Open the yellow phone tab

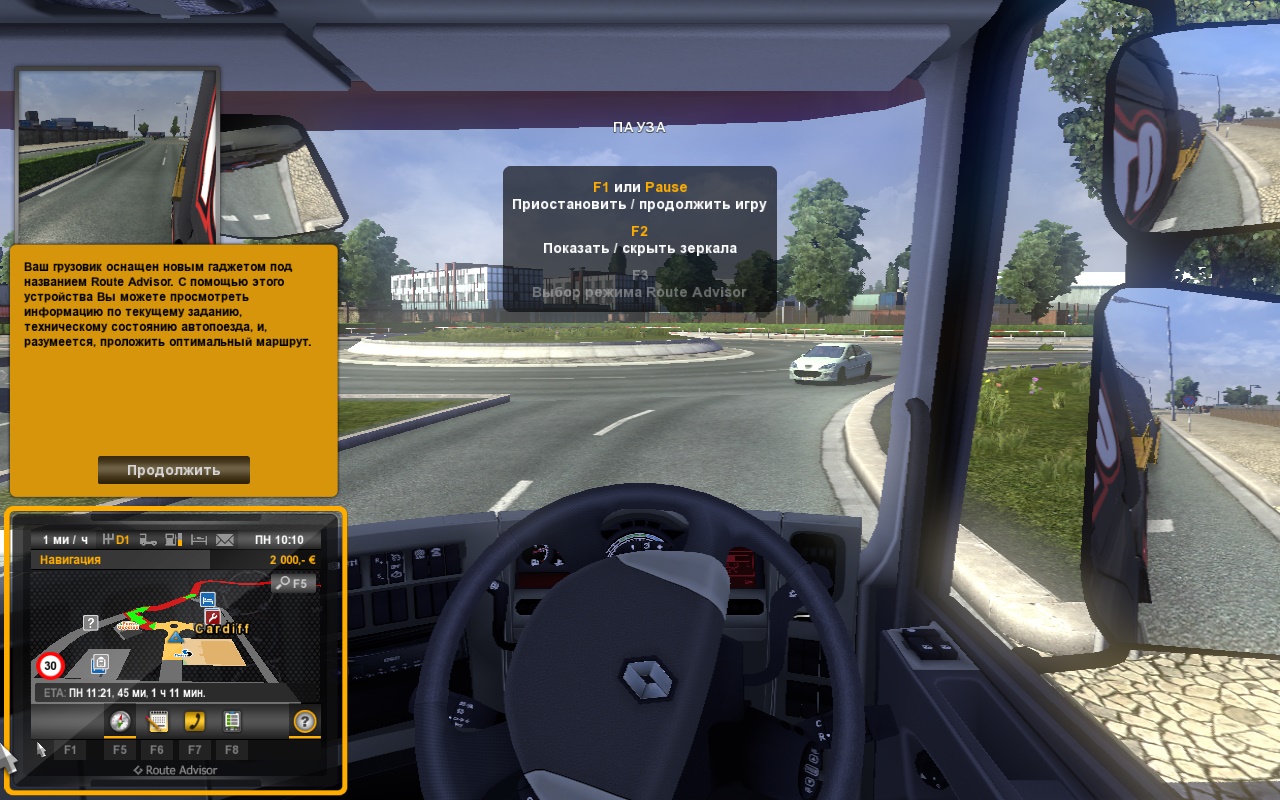click(x=194, y=721)
